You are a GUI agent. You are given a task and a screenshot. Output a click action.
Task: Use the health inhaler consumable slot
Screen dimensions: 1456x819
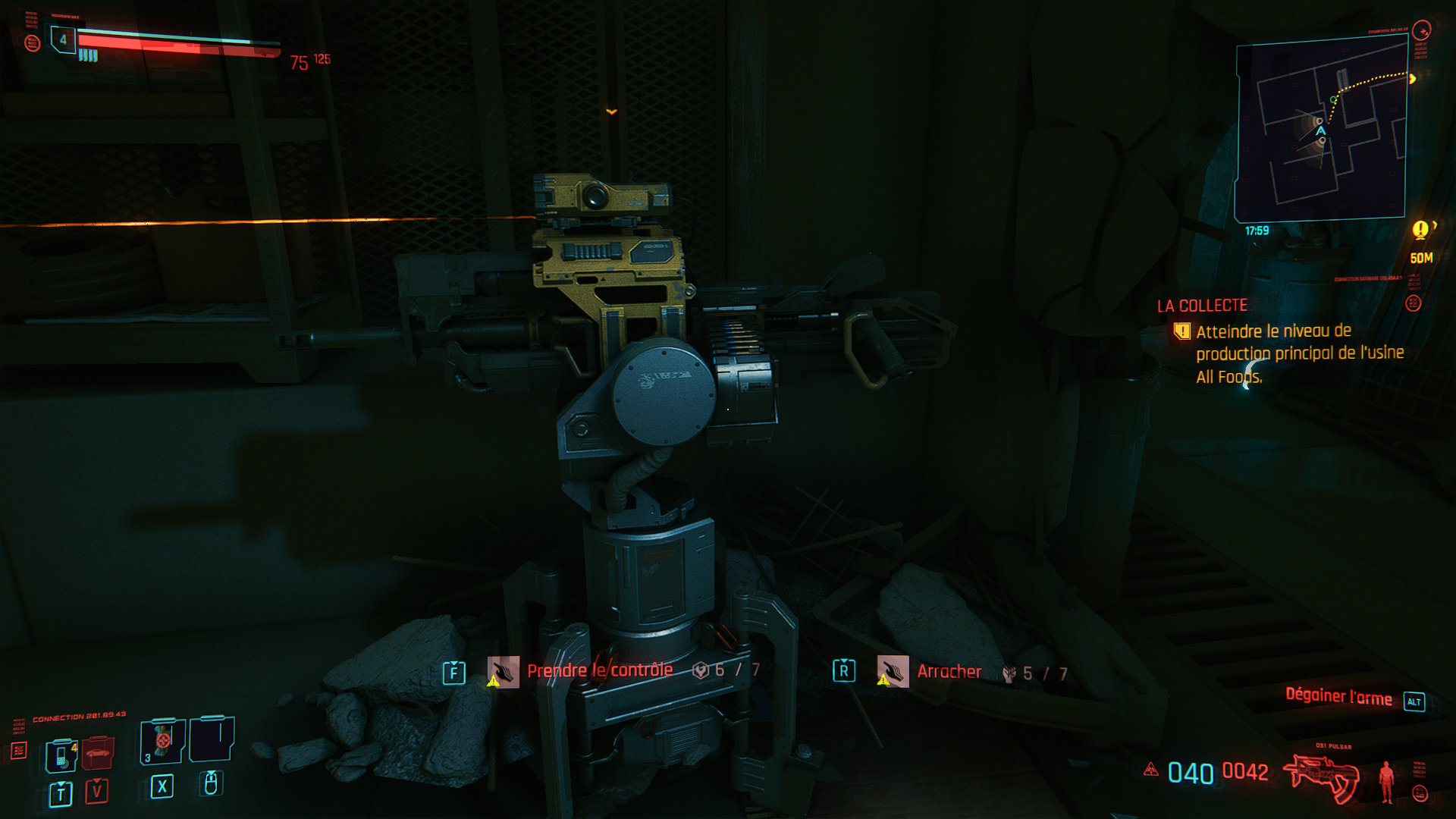coord(162,741)
